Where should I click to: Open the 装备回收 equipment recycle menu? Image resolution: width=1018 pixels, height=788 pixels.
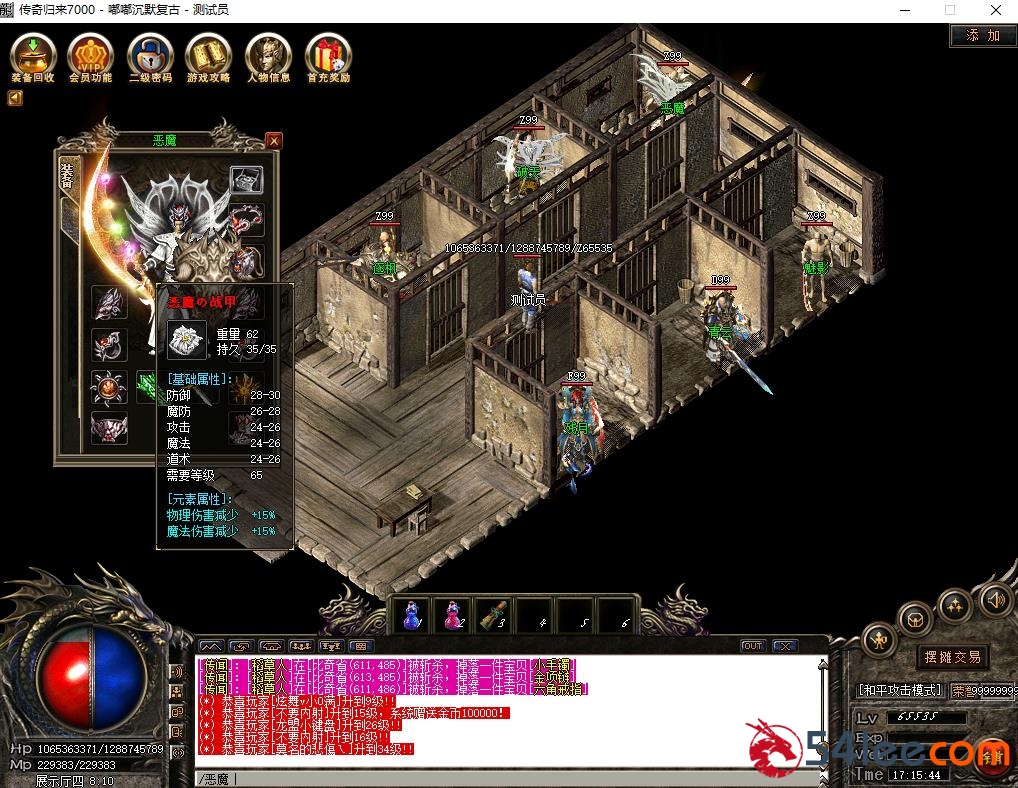pos(34,57)
